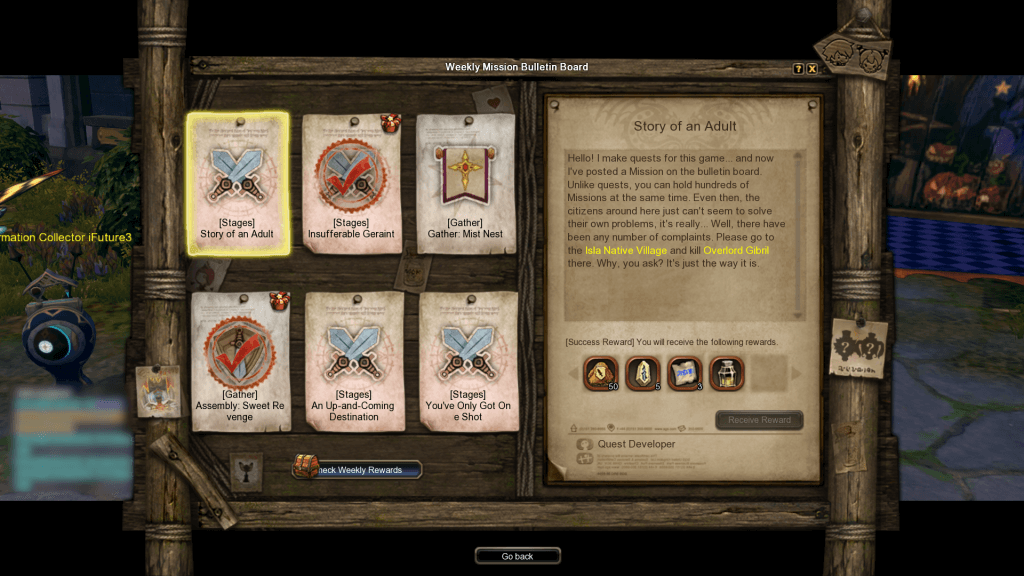The width and height of the screenshot is (1024, 576).
Task: Open the question mark help button
Action: click(798, 69)
